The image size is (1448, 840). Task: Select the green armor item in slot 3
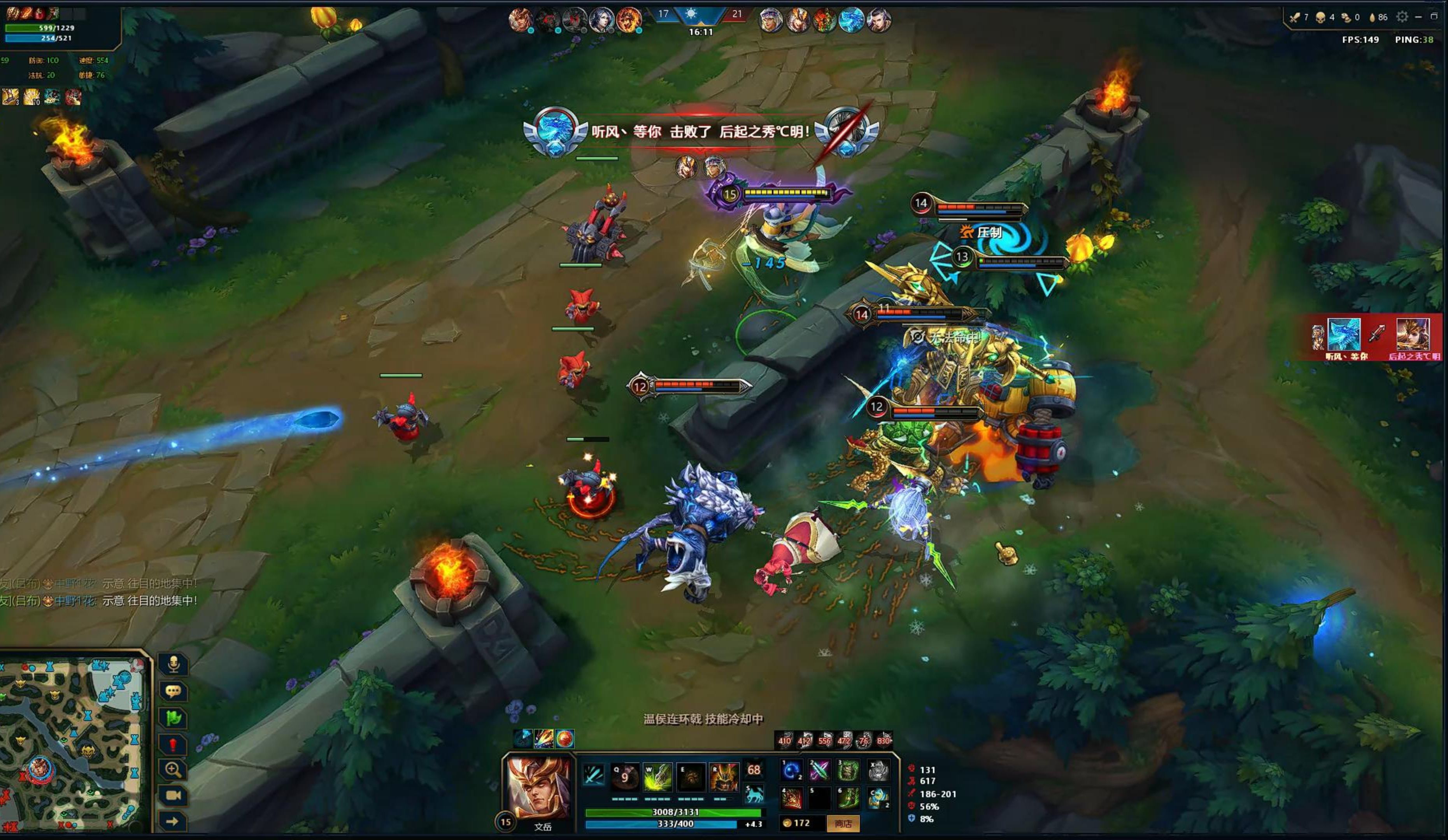click(848, 770)
